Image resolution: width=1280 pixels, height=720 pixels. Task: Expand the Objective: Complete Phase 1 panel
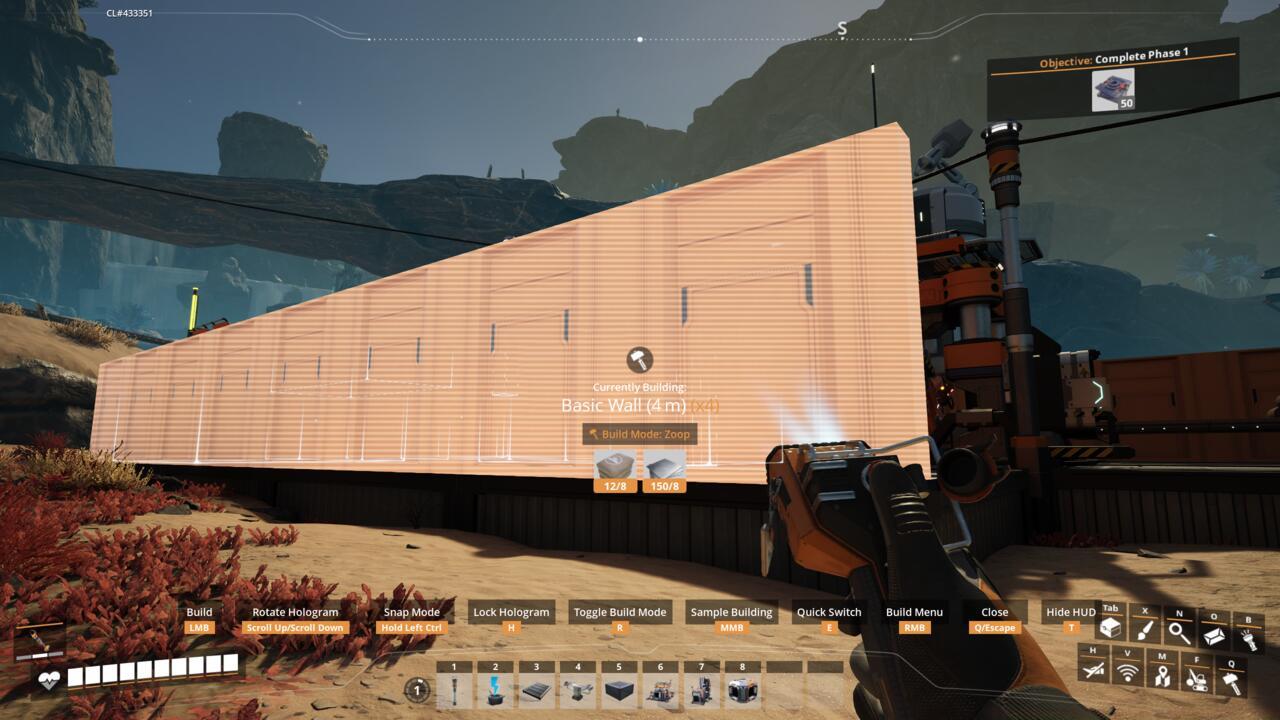[1113, 56]
